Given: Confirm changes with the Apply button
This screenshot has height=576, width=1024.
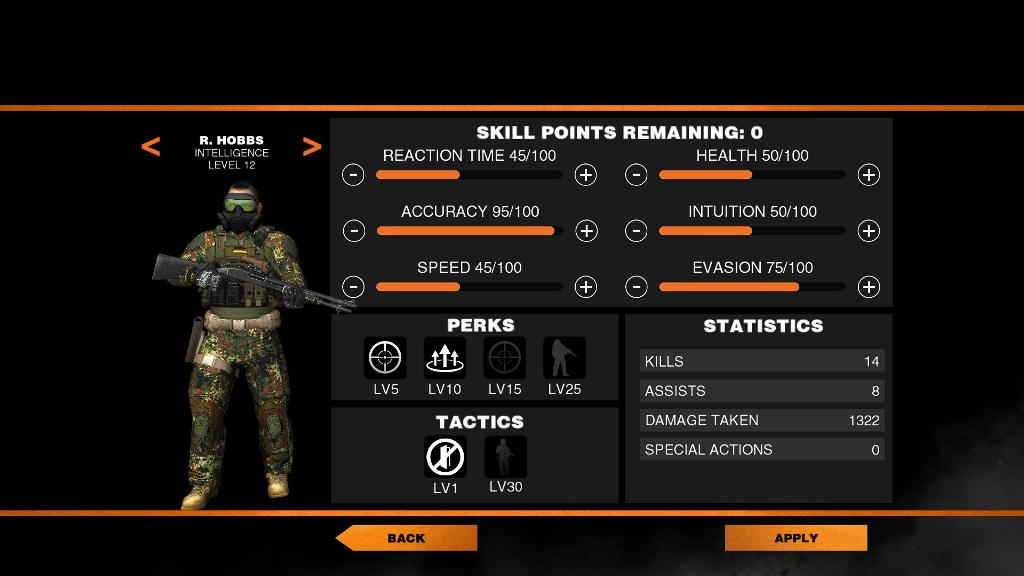Looking at the screenshot, I should pos(796,538).
